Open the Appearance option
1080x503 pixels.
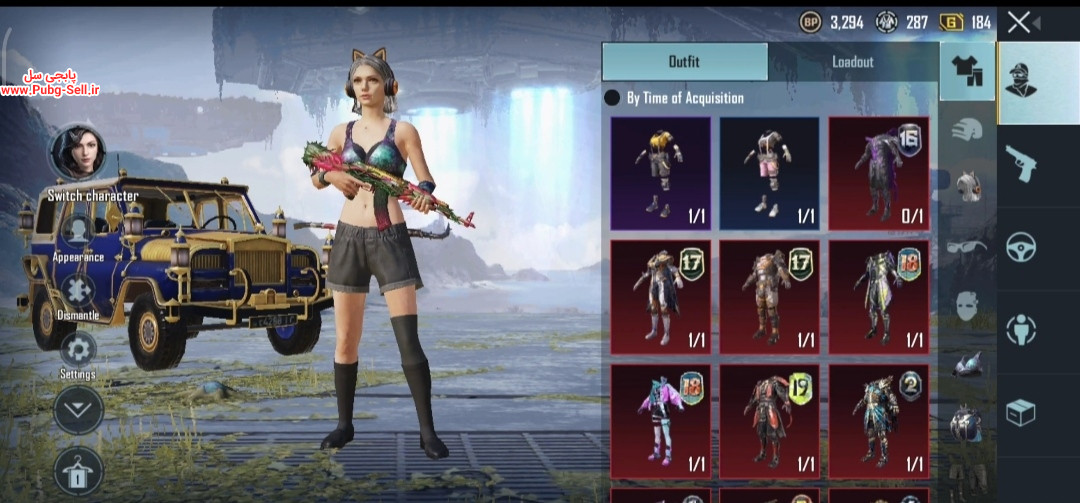pyautogui.click(x=78, y=232)
